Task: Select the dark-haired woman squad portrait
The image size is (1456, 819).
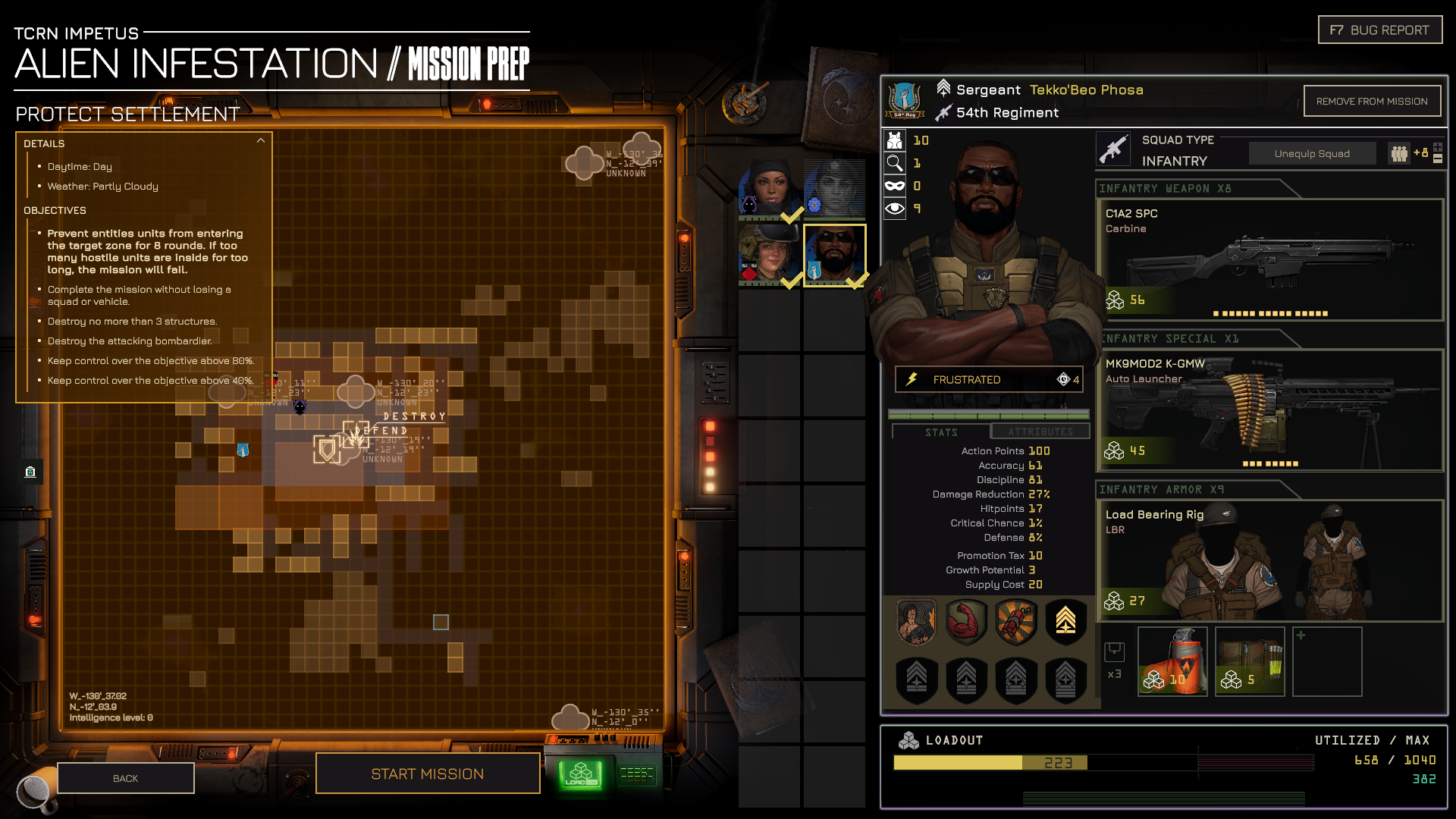Action: (769, 190)
